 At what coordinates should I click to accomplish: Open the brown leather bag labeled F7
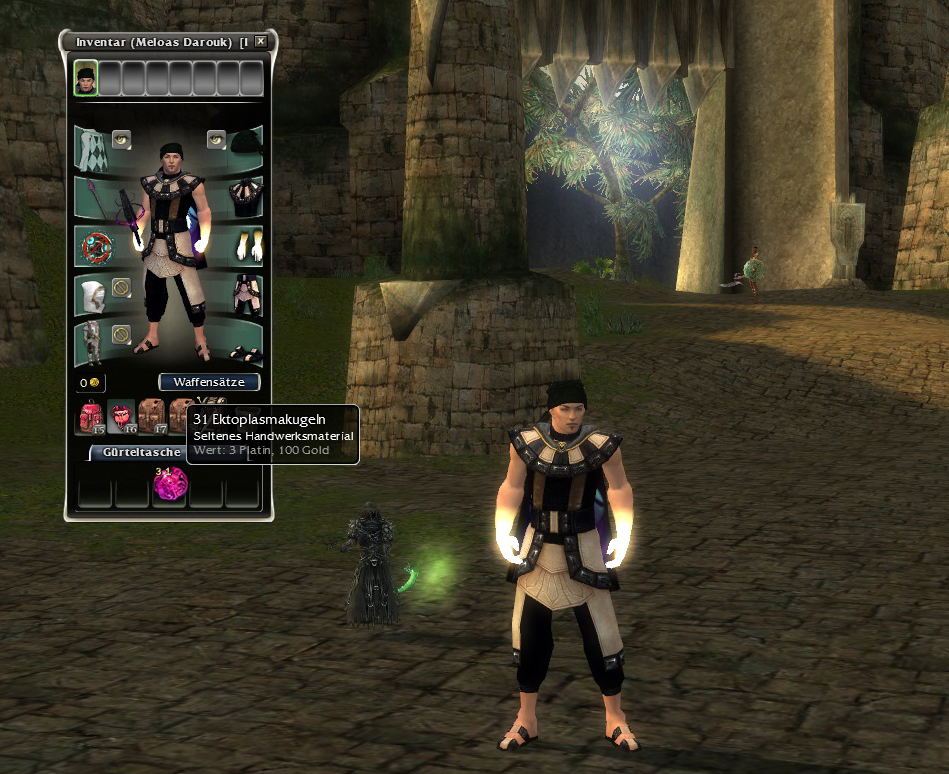click(152, 417)
